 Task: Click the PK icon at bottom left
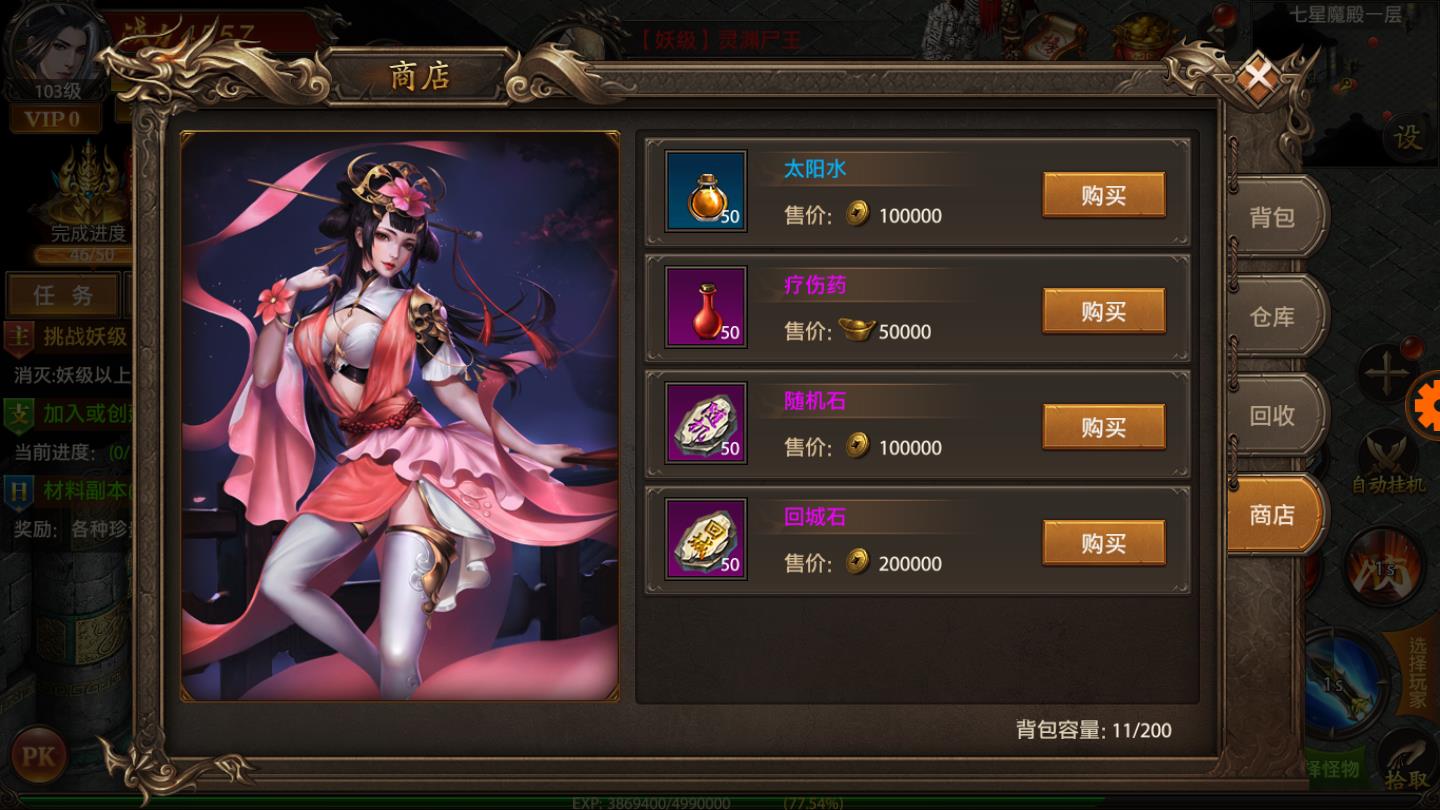tap(38, 757)
